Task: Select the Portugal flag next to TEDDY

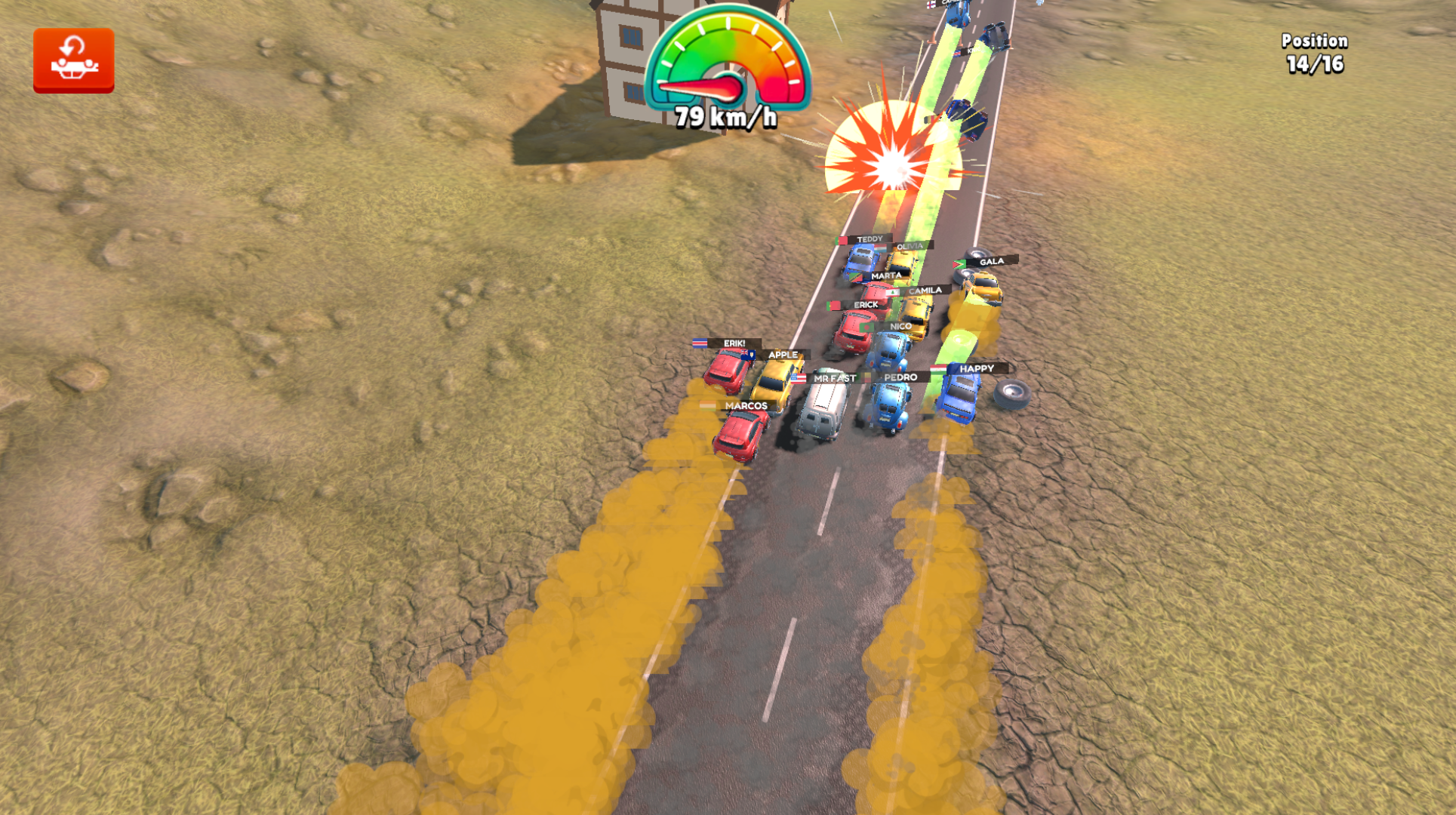Action: (841, 240)
